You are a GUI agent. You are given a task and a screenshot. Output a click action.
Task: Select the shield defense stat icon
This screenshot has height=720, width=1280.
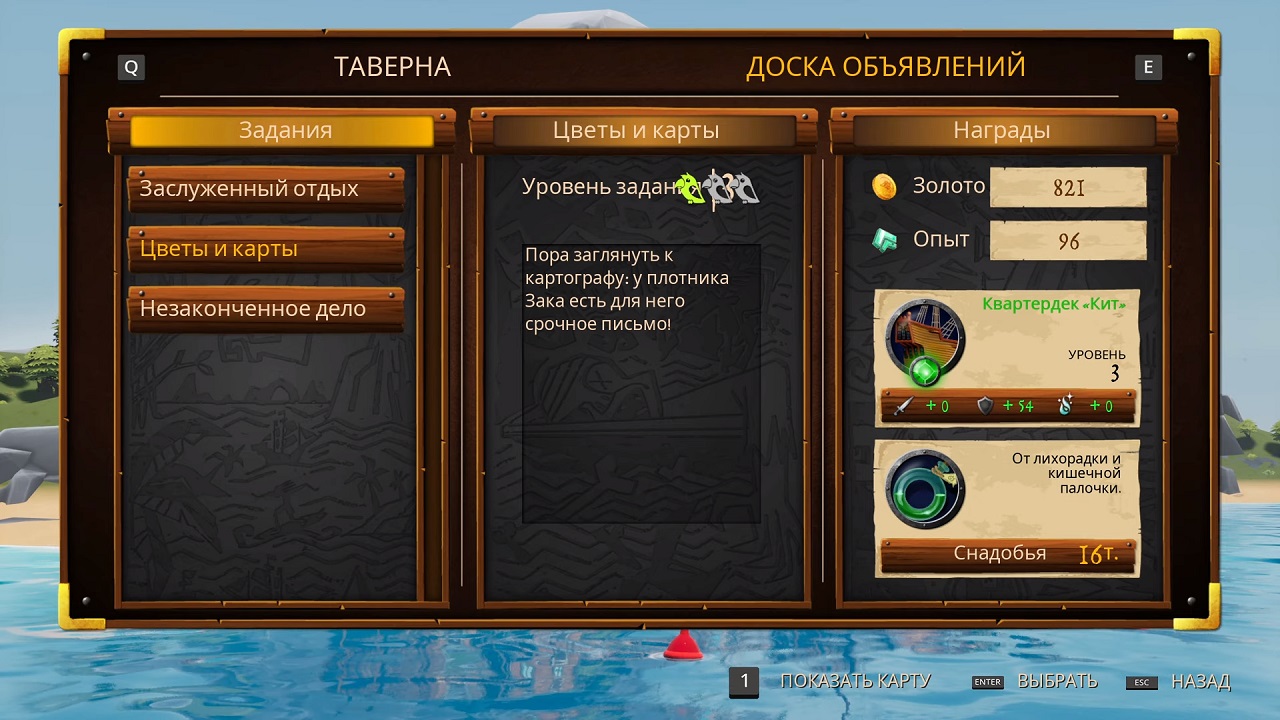[986, 406]
